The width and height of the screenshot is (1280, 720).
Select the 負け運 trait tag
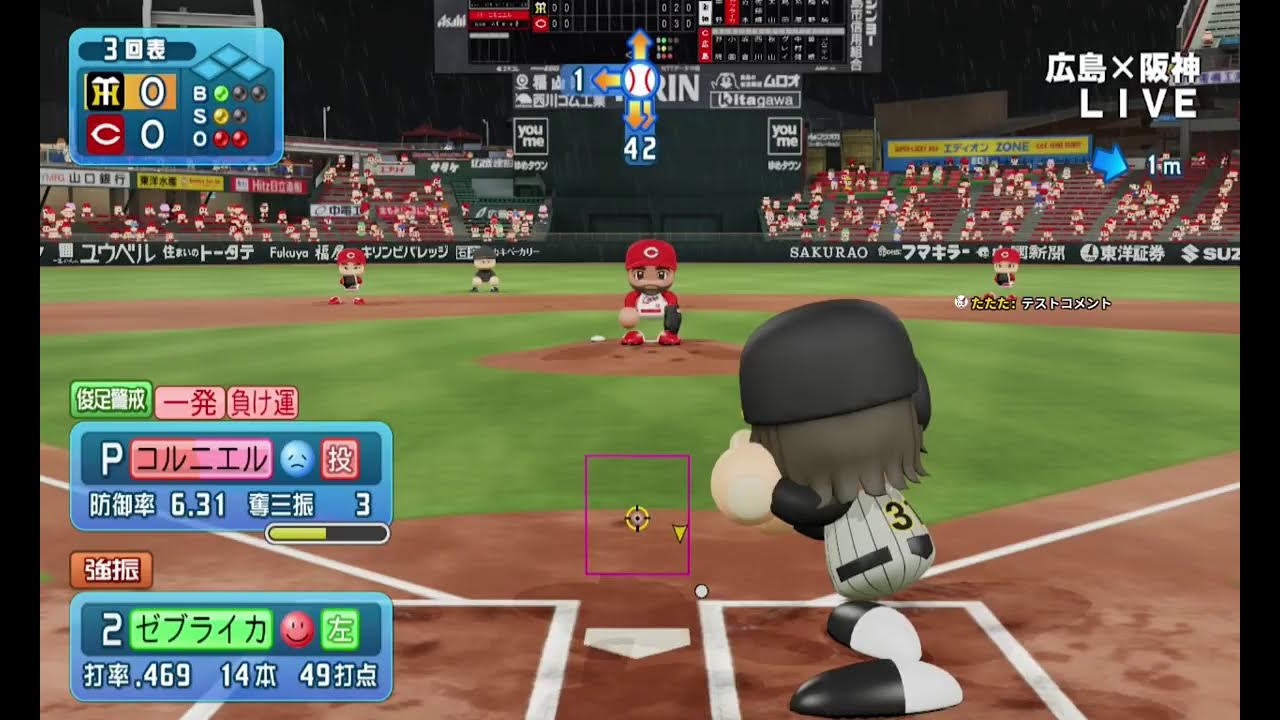pyautogui.click(x=262, y=402)
